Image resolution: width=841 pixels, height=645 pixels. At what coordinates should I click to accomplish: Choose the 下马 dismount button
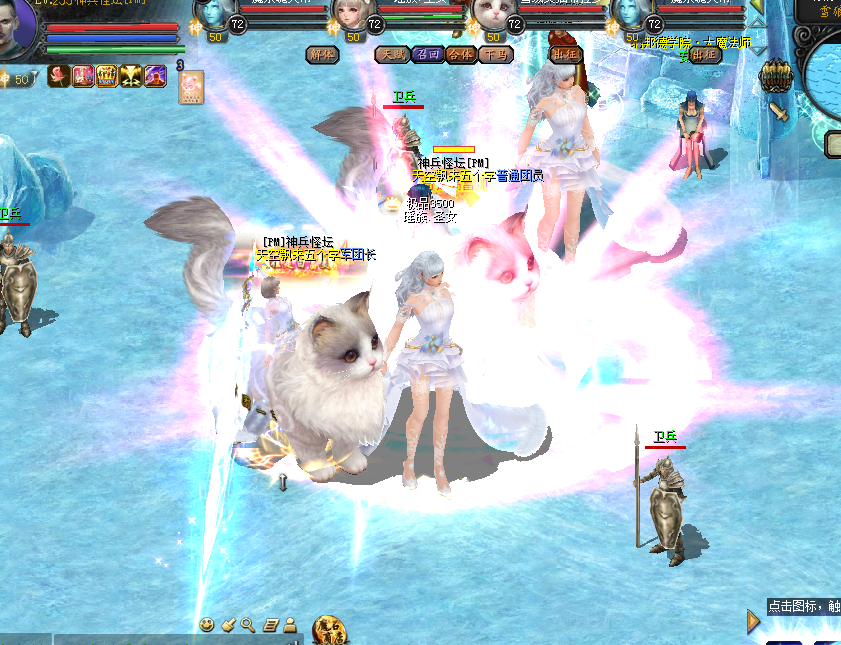pyautogui.click(x=495, y=54)
